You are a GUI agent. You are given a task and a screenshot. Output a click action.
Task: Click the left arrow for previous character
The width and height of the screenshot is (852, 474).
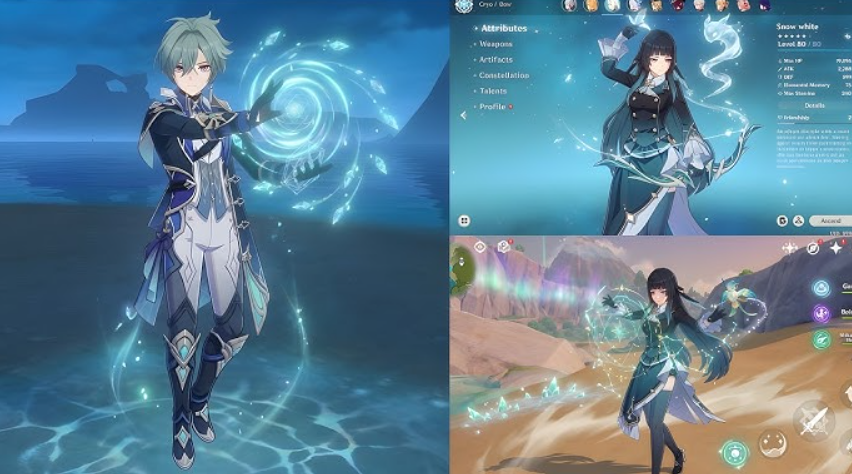463,114
